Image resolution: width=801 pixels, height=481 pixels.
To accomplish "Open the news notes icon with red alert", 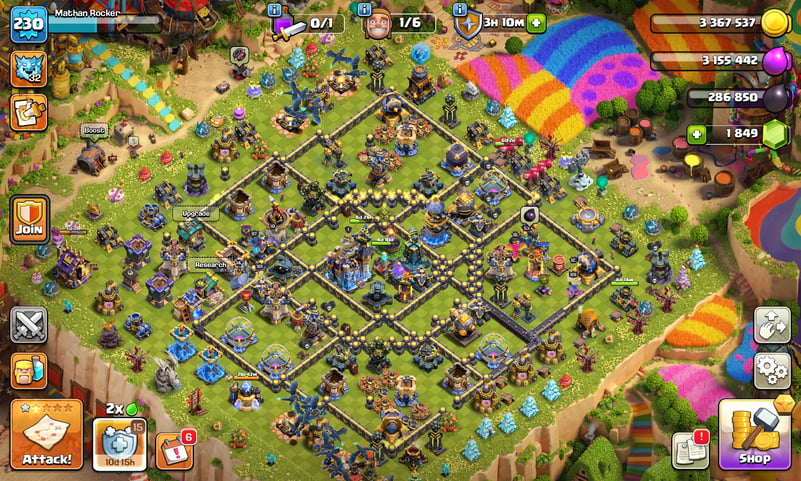I will click(690, 449).
